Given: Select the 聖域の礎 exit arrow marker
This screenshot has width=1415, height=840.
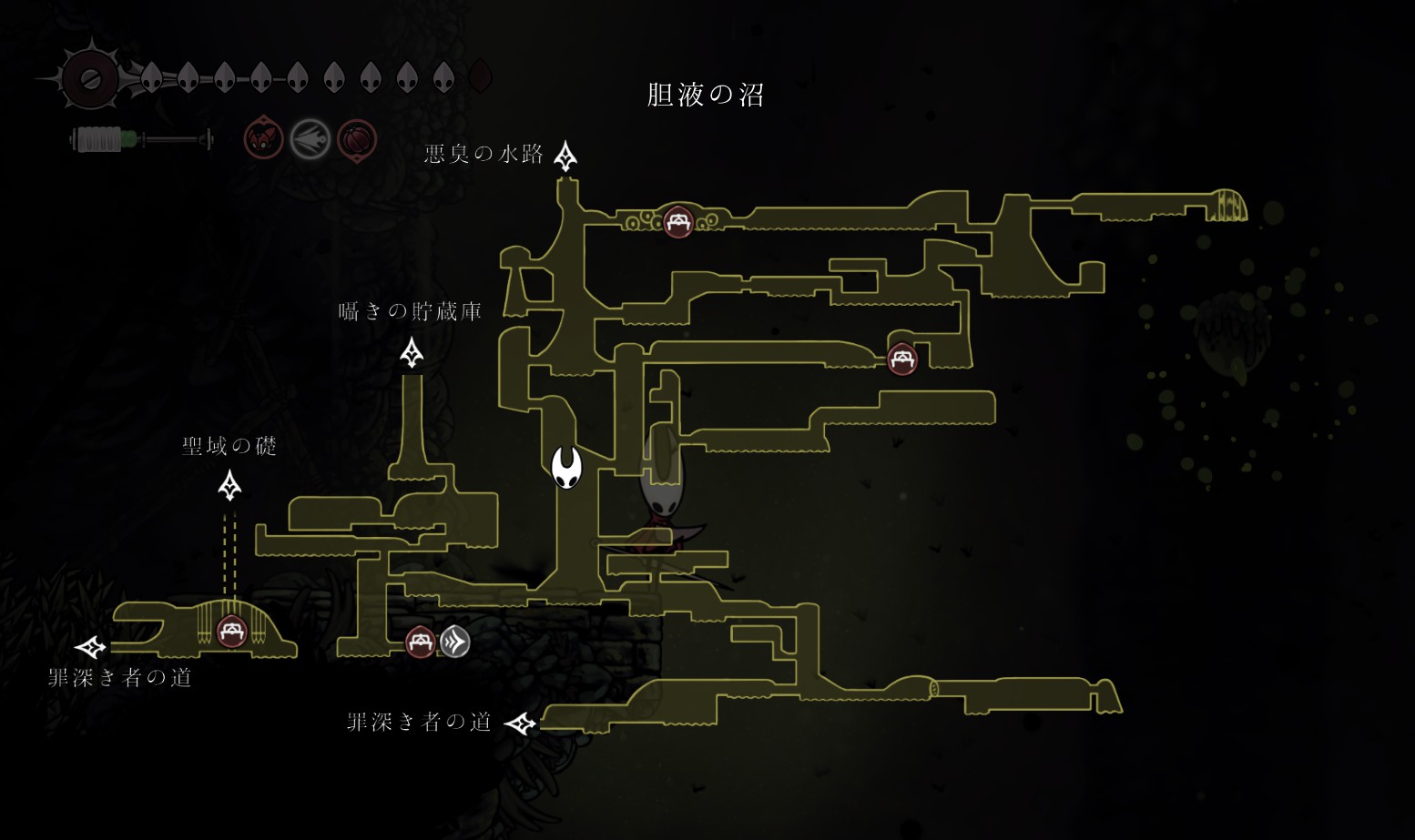Looking at the screenshot, I should (x=230, y=486).
